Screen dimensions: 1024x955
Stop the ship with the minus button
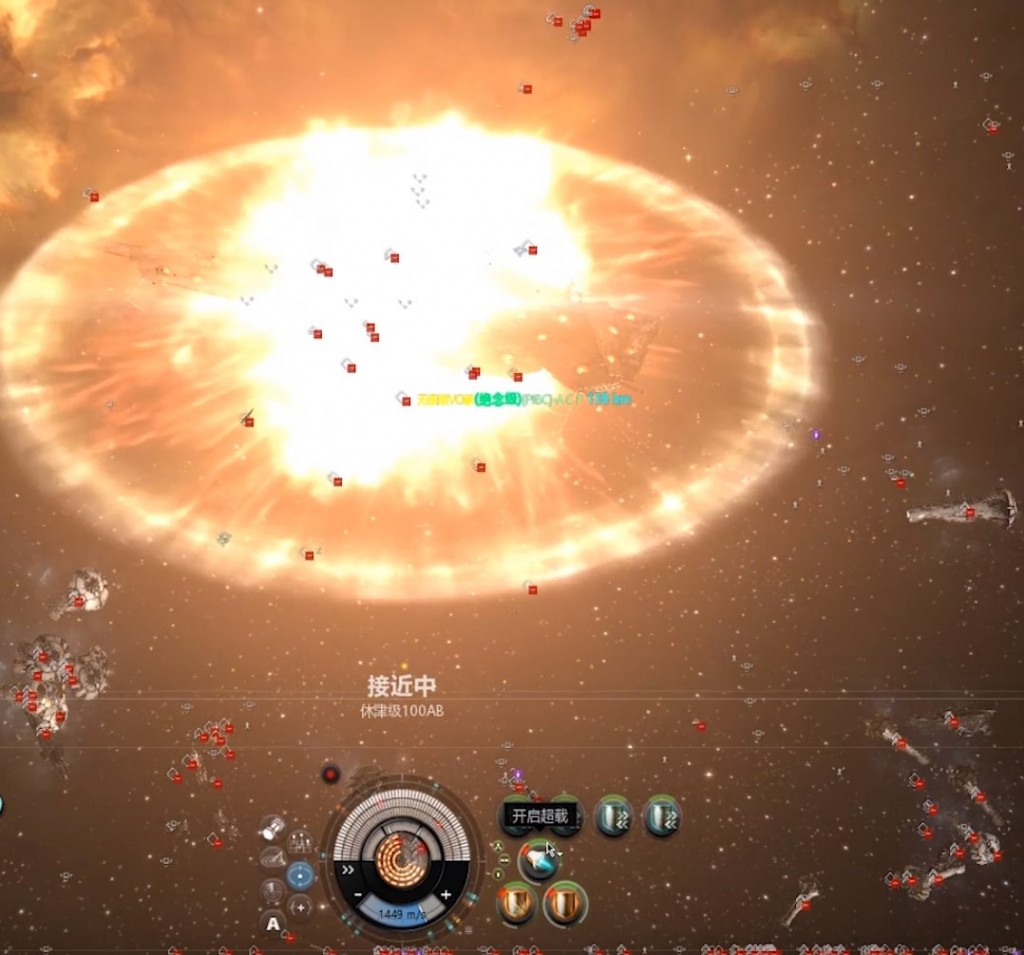click(x=358, y=894)
